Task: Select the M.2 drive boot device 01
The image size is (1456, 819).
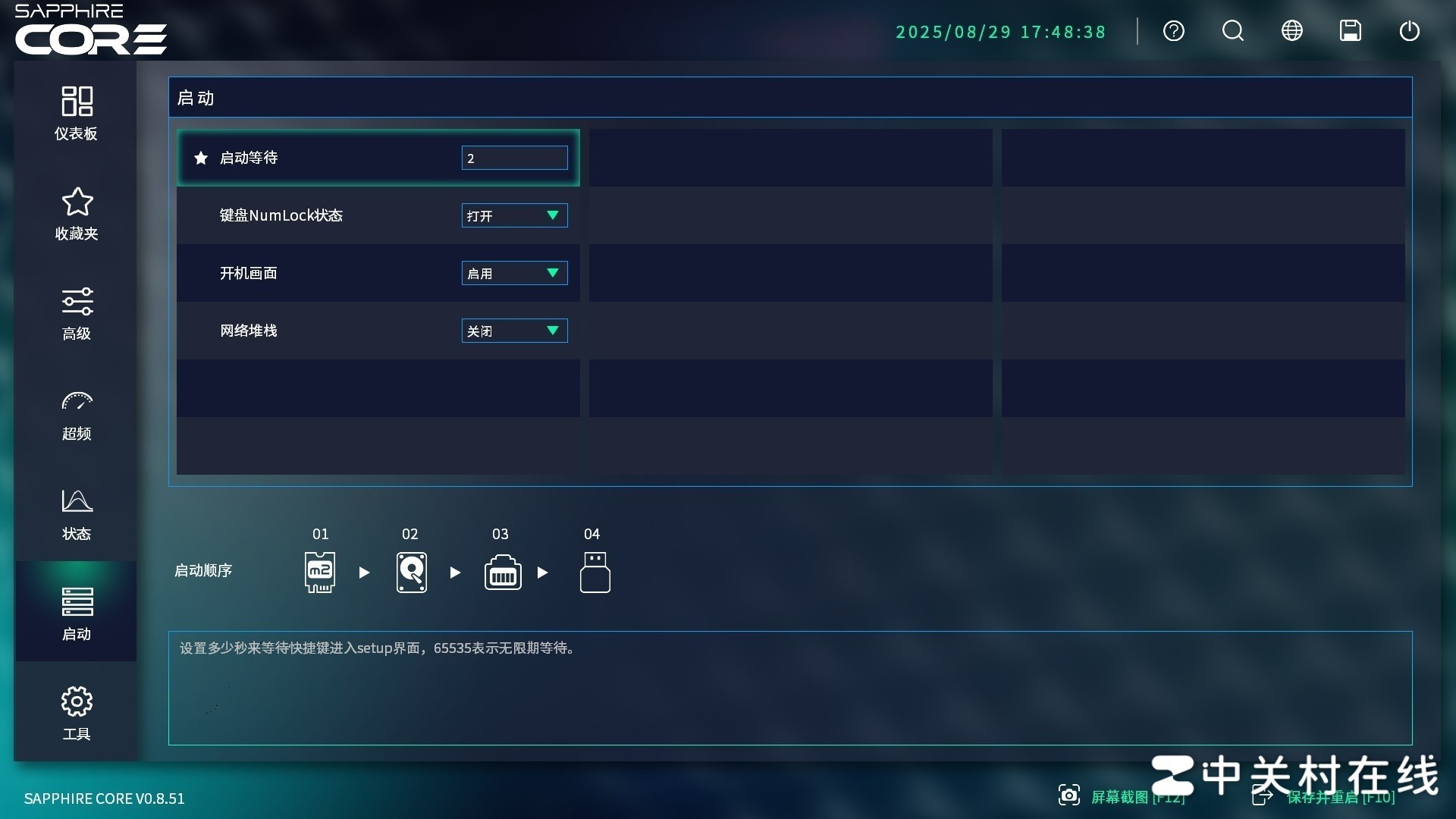Action: point(320,573)
